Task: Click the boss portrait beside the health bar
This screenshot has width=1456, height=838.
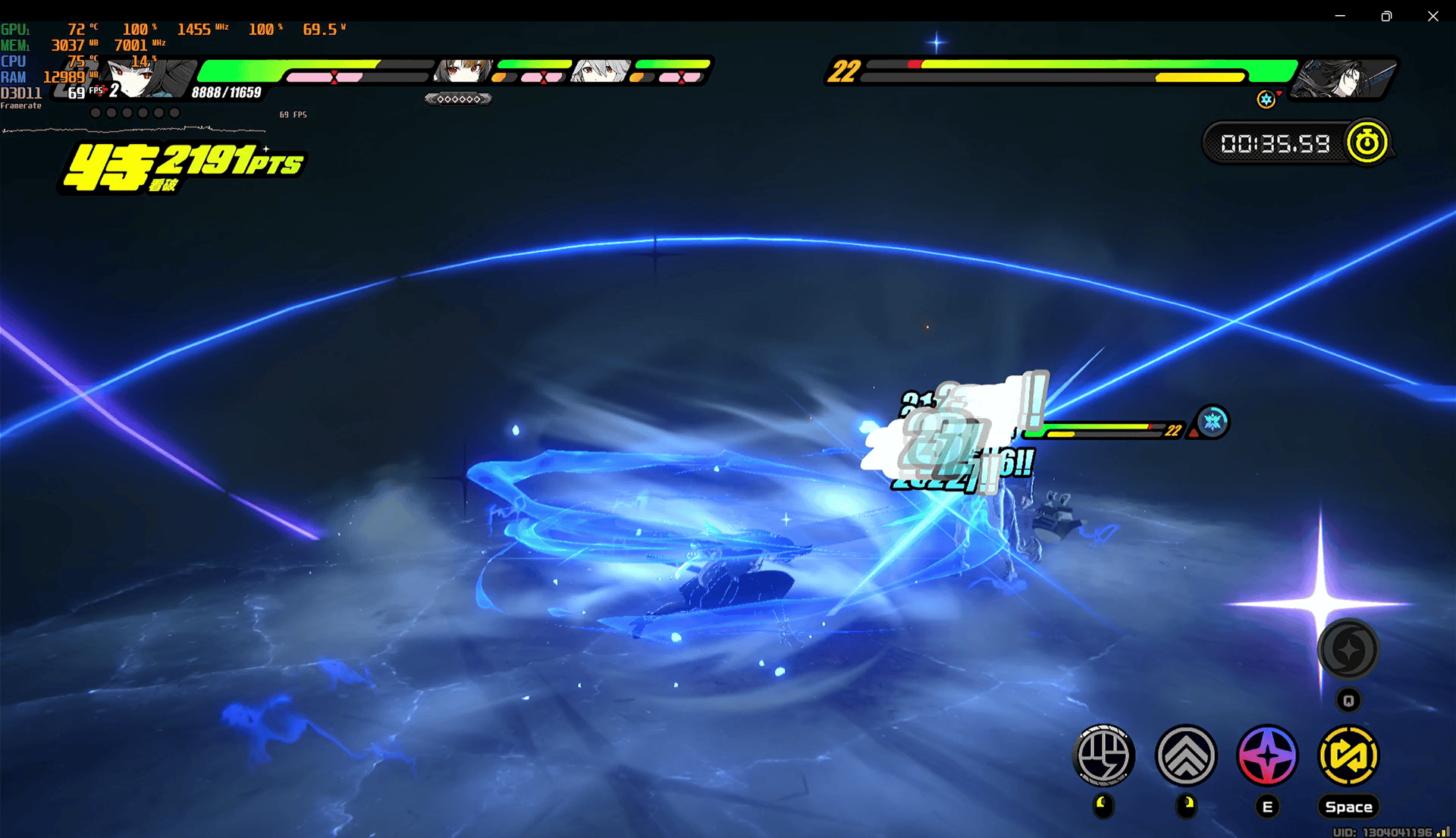Action: pos(1344,77)
